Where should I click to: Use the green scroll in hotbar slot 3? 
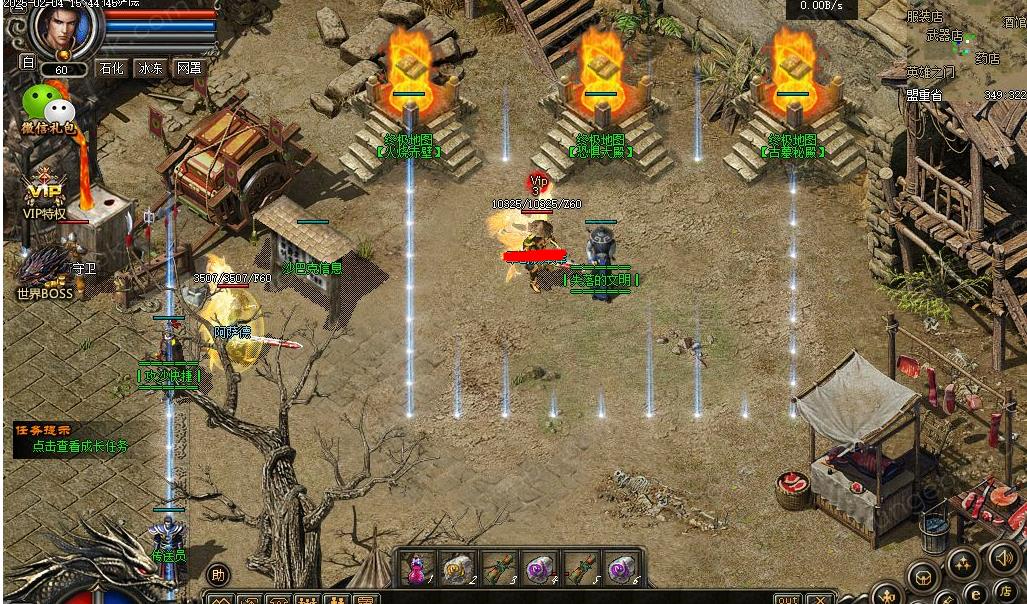[x=499, y=568]
